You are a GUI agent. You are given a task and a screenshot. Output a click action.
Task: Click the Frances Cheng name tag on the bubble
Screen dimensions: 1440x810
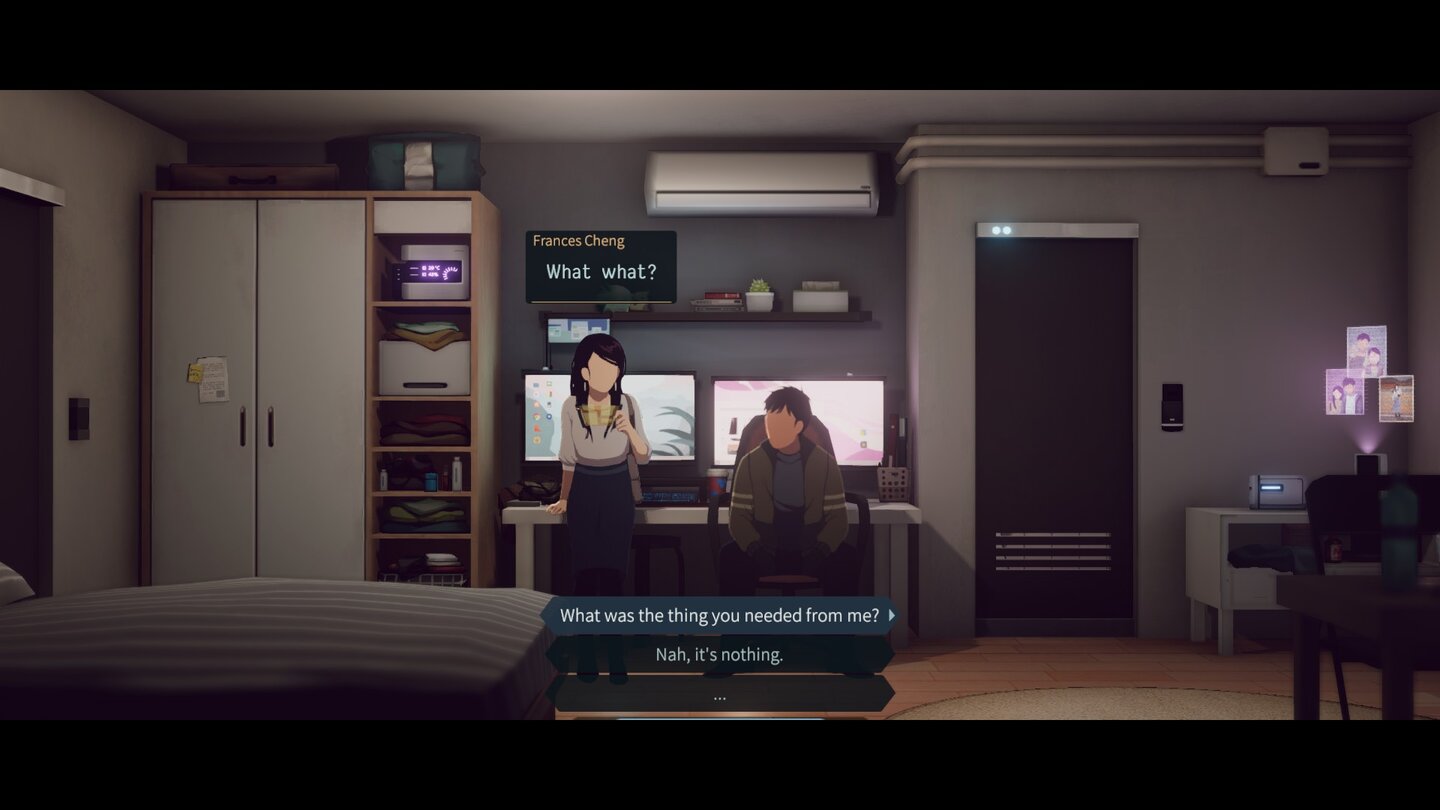click(580, 240)
